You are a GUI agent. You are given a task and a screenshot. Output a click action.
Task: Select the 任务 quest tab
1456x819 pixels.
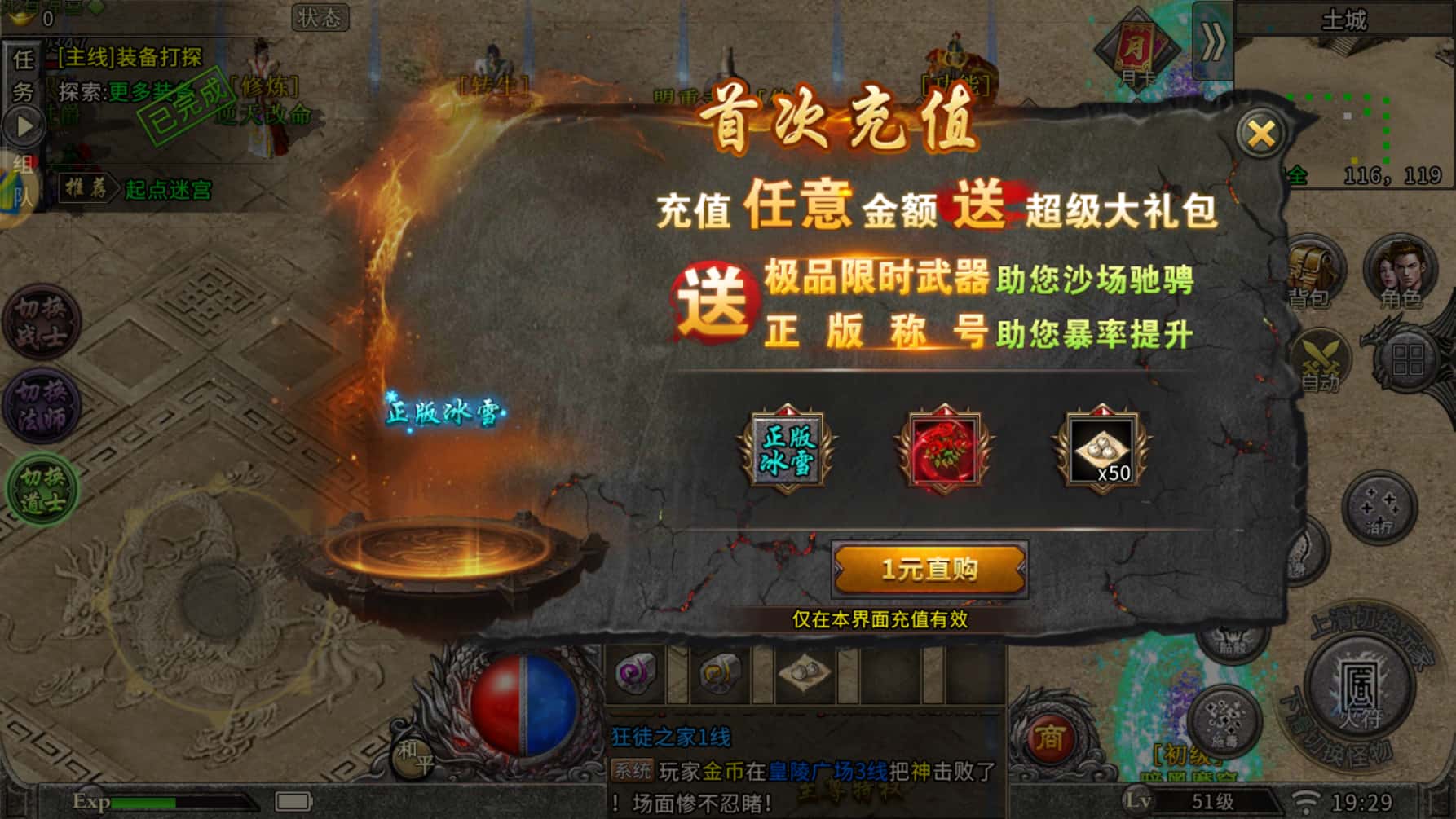(x=22, y=73)
